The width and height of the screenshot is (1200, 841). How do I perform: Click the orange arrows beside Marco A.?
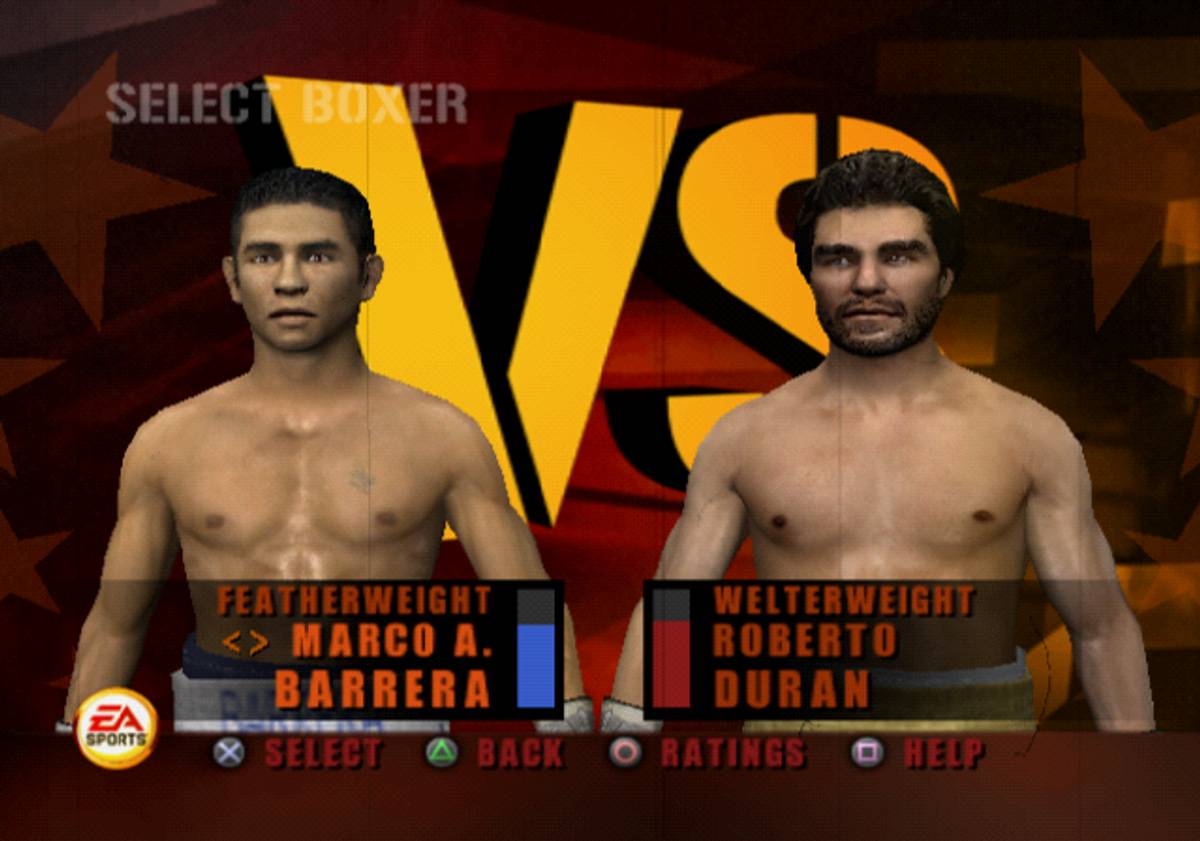[x=245, y=642]
